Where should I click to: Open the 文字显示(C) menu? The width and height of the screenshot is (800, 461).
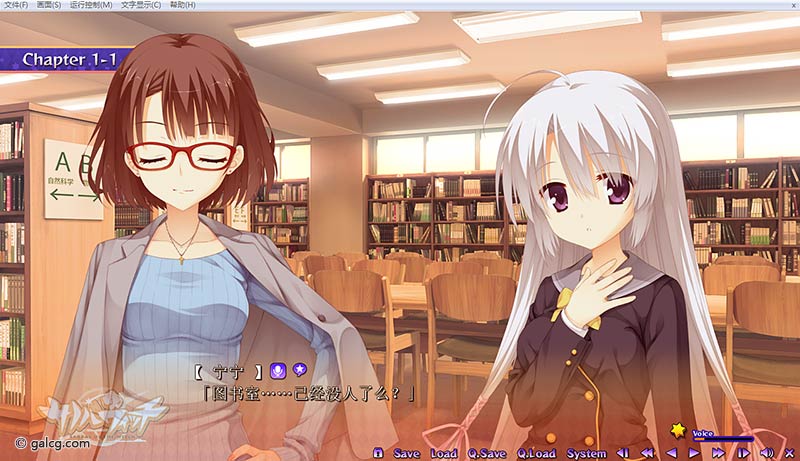pos(142,5)
